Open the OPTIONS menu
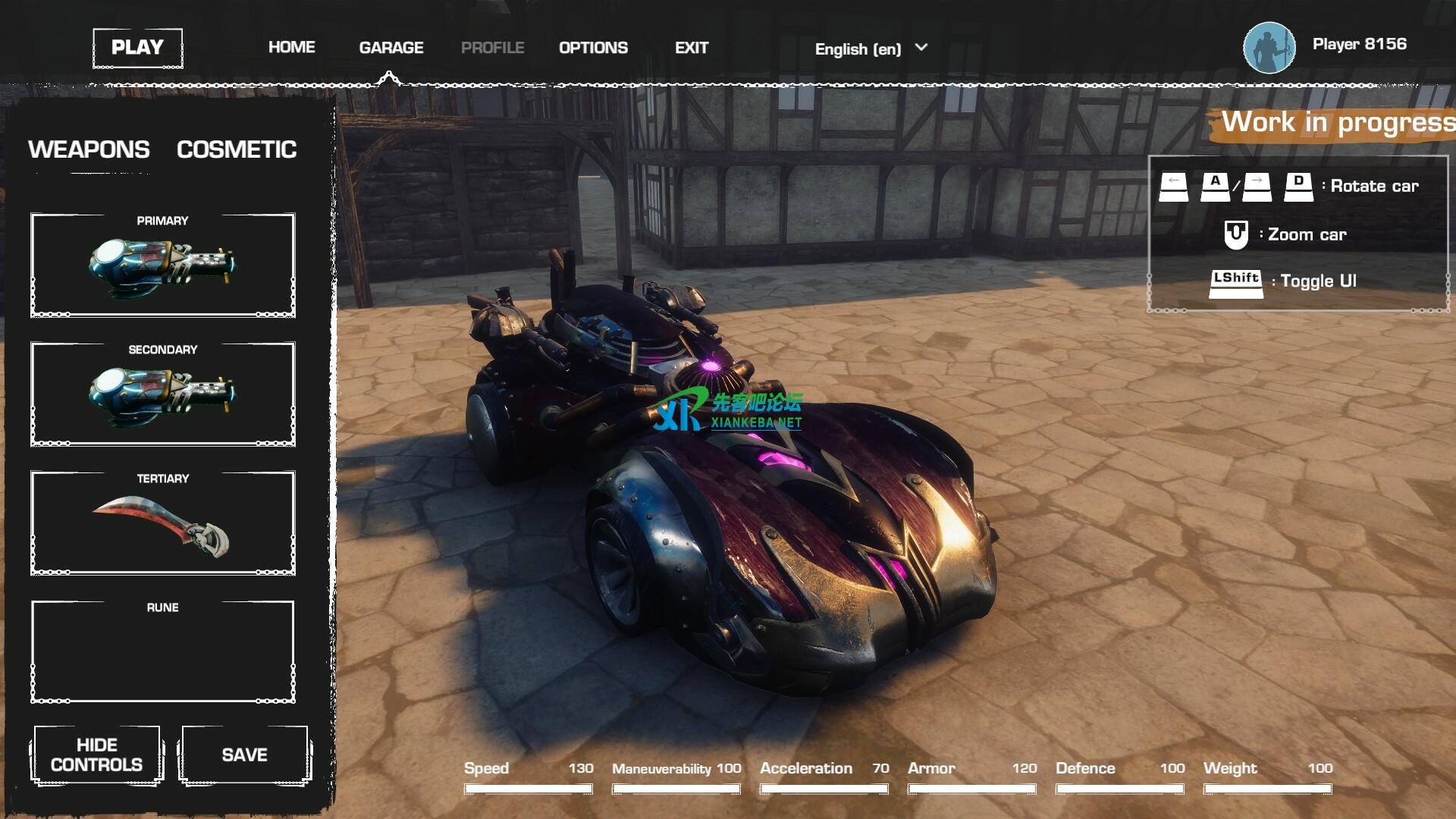The image size is (1456, 819). [593, 48]
